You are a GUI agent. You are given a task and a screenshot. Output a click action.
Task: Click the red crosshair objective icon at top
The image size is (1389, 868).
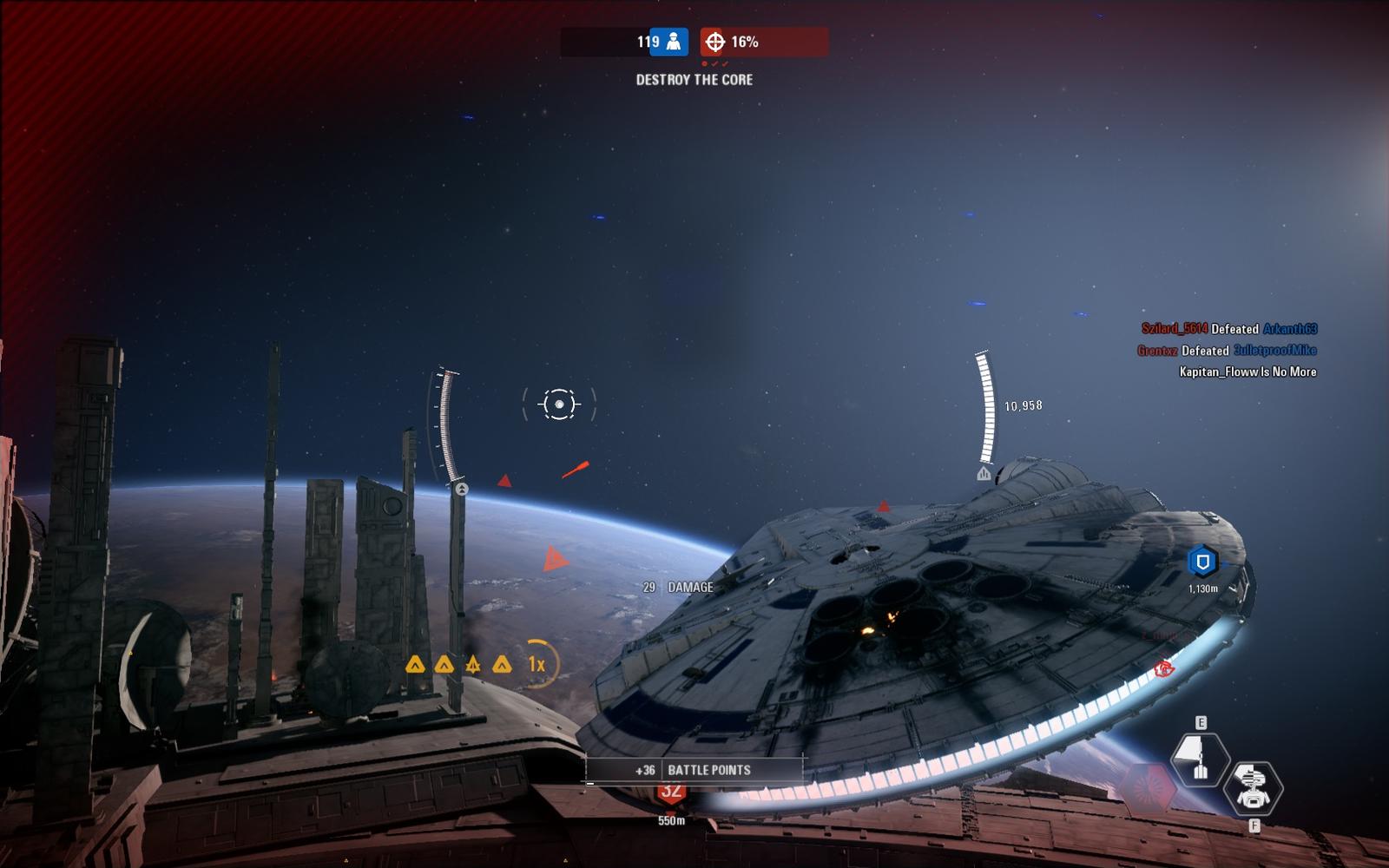click(x=714, y=42)
